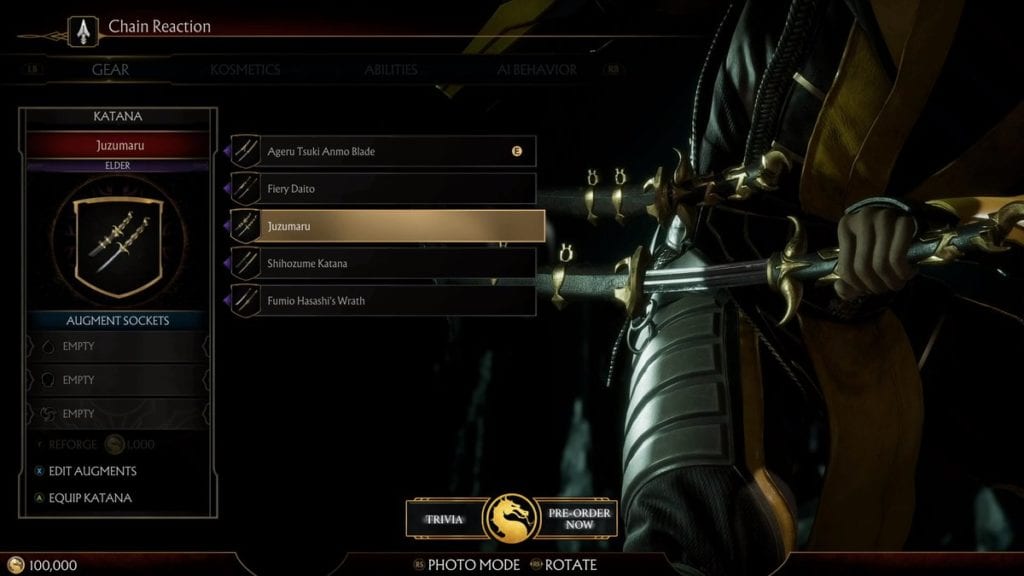Choose the Fiery Daito katana
This screenshot has height=576, width=1024.
point(384,188)
